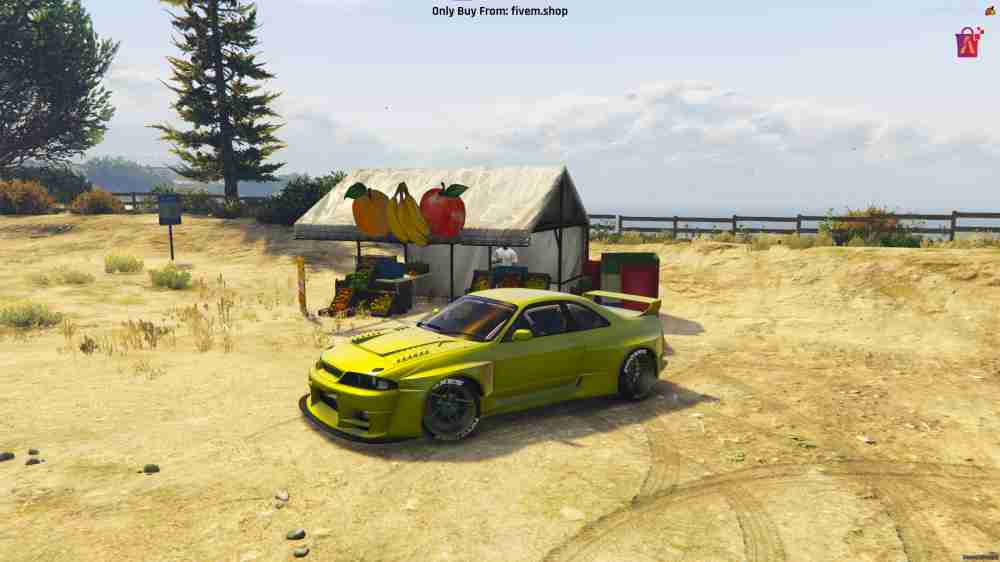
Task: Click the shopping bag logo icon
Action: [x=968, y=42]
